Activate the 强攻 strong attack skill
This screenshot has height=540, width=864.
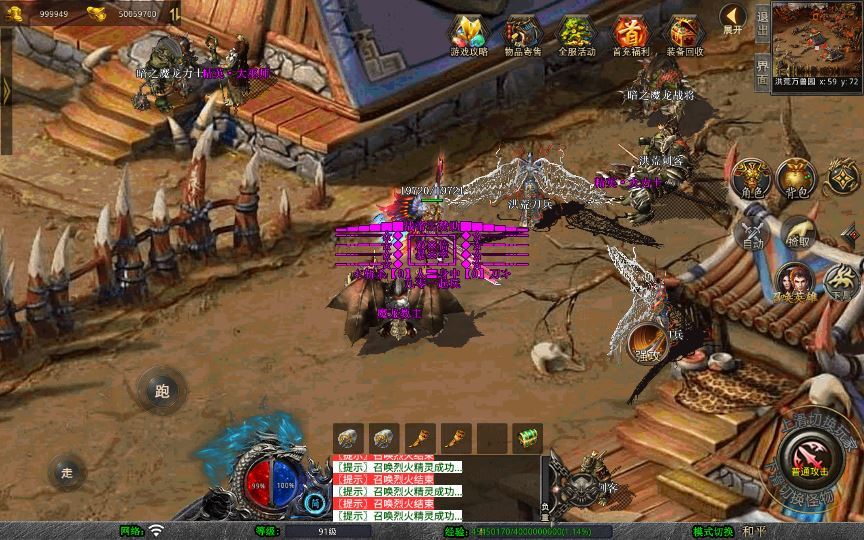pos(647,344)
